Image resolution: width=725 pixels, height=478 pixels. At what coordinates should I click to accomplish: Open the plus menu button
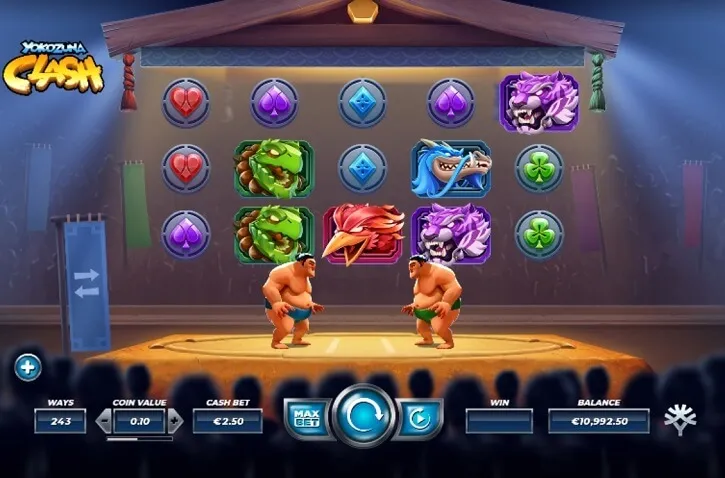click(x=27, y=368)
